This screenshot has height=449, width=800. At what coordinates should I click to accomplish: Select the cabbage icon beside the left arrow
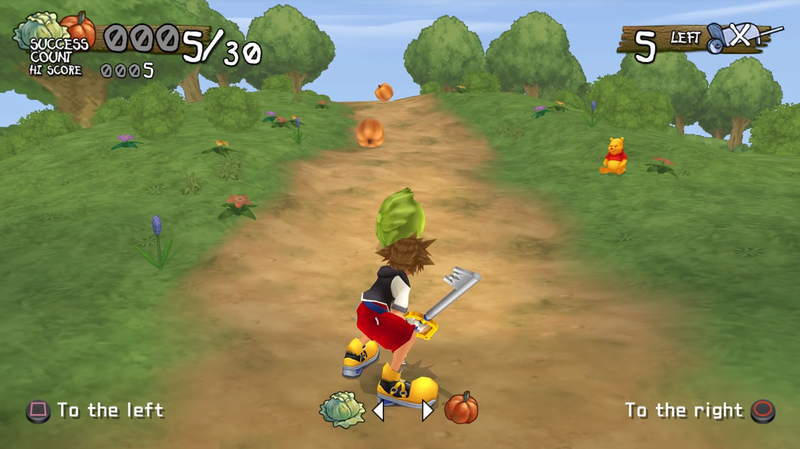point(342,409)
